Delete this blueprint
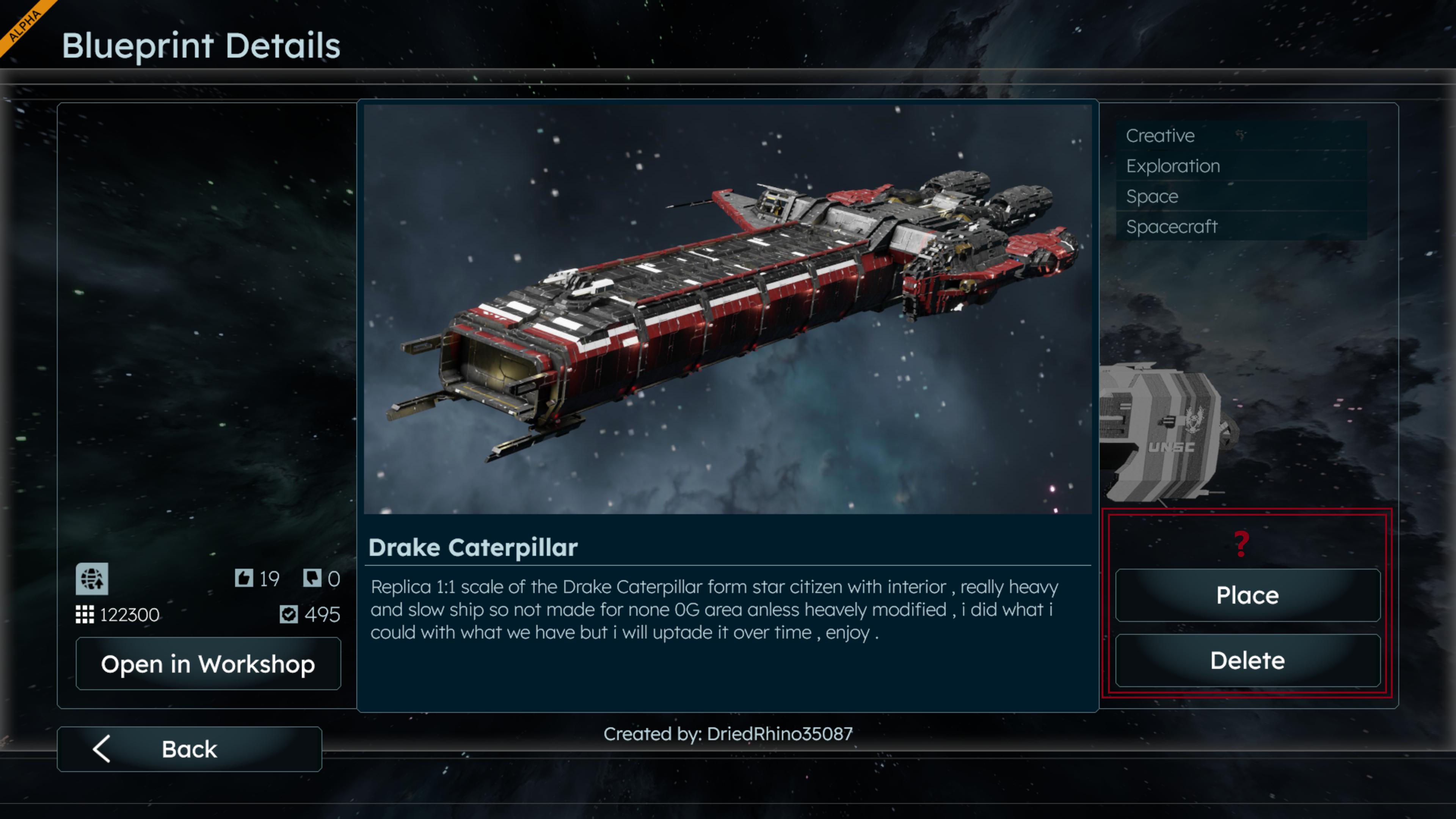 click(x=1247, y=660)
